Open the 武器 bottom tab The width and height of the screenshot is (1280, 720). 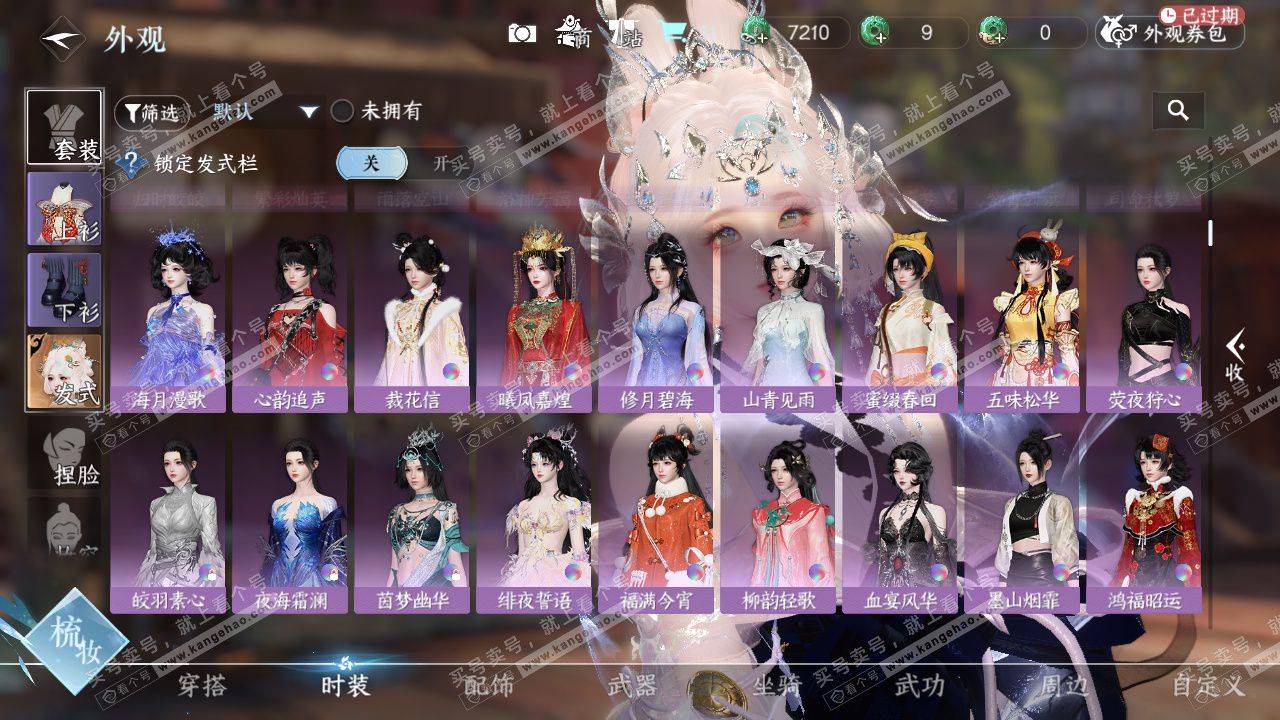[x=632, y=685]
